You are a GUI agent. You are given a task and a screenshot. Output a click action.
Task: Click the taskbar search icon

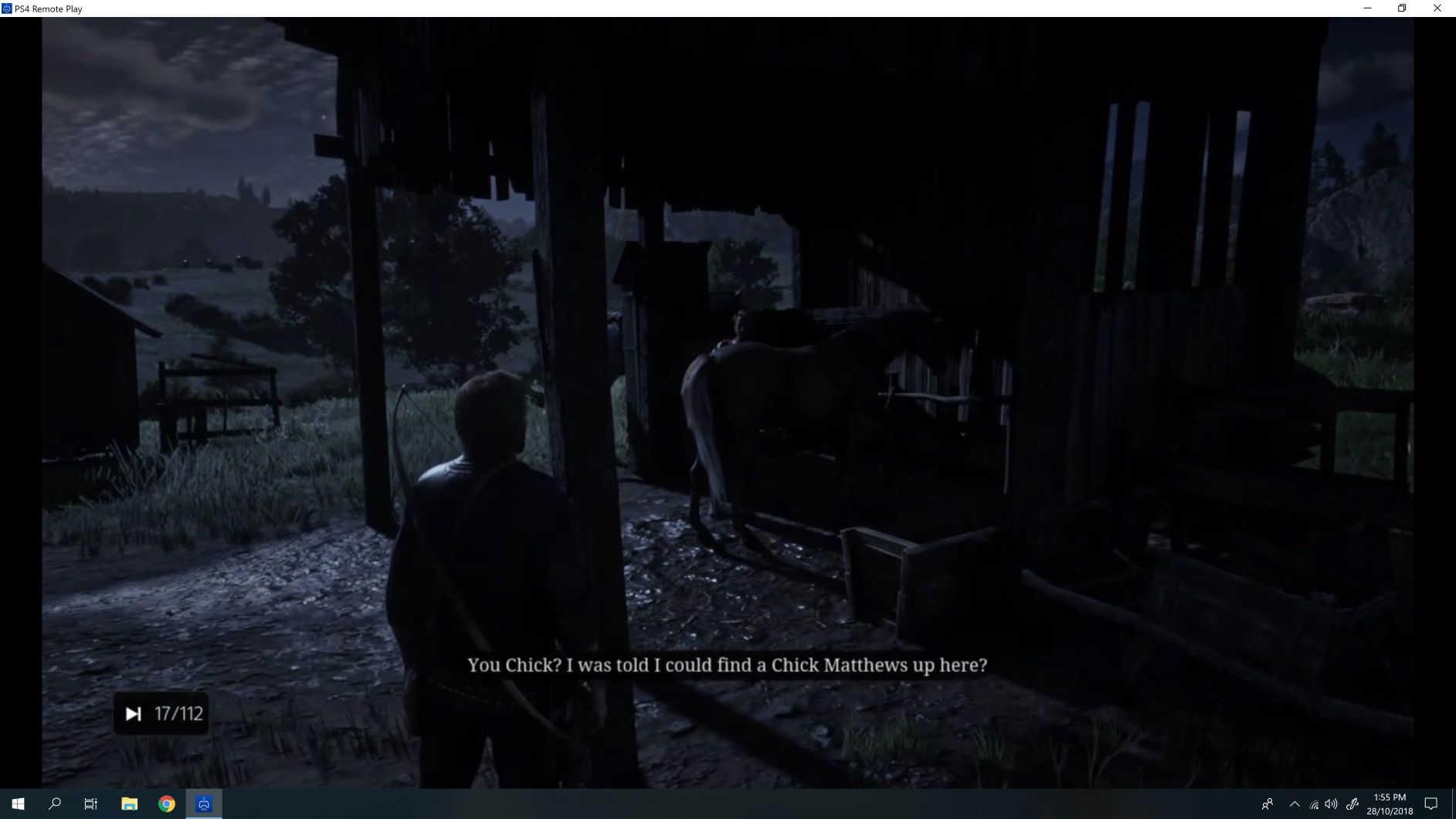(54, 803)
